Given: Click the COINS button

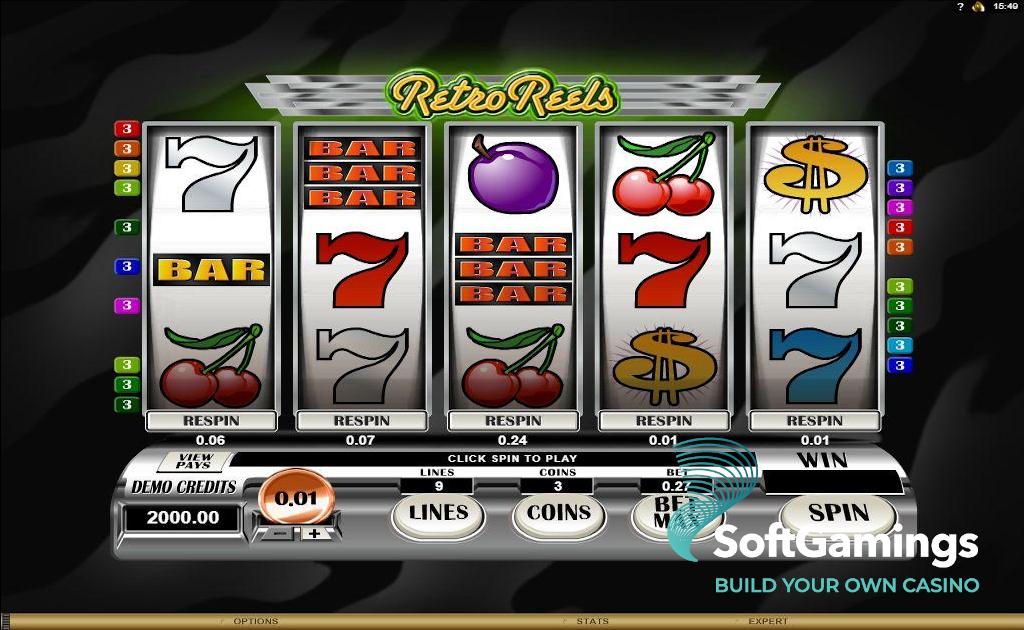Looking at the screenshot, I should 558,513.
